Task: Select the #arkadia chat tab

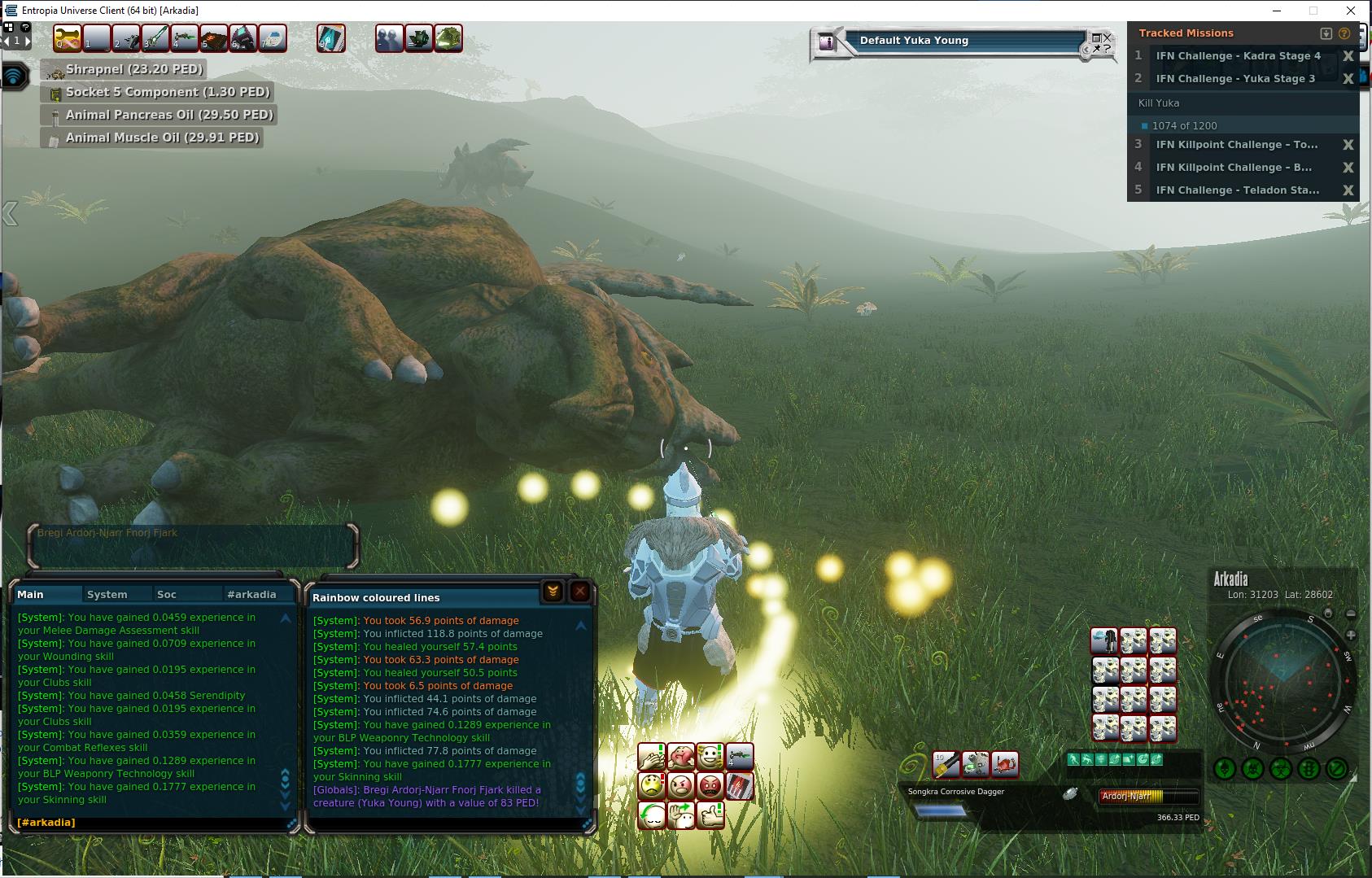Action: pos(251,595)
